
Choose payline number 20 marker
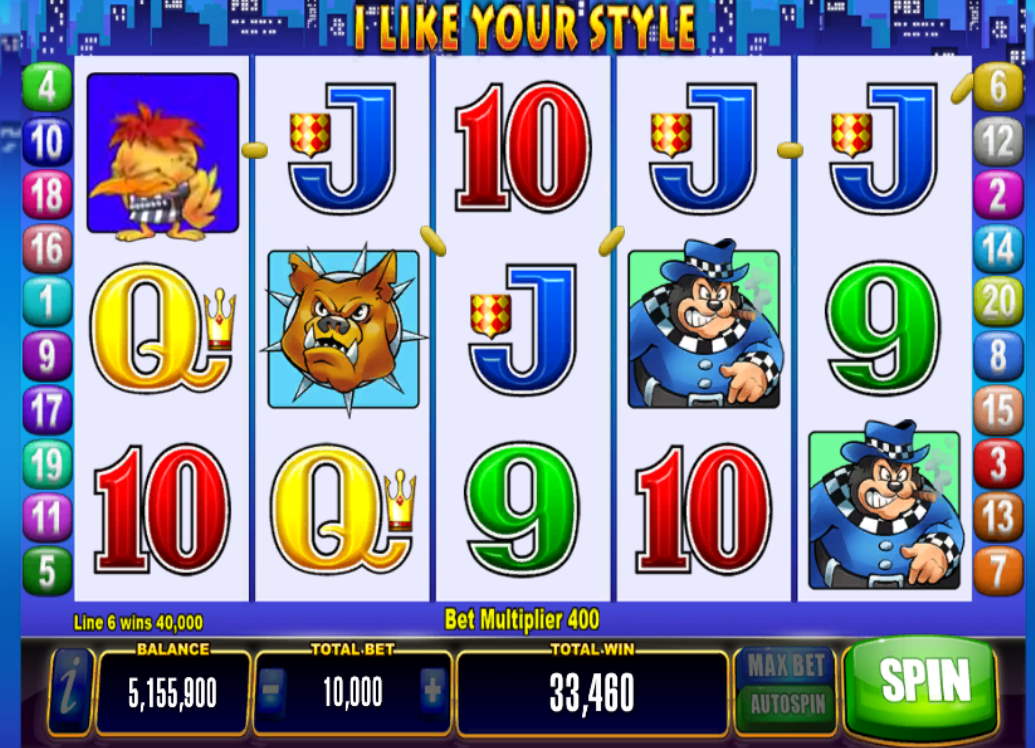click(x=998, y=302)
